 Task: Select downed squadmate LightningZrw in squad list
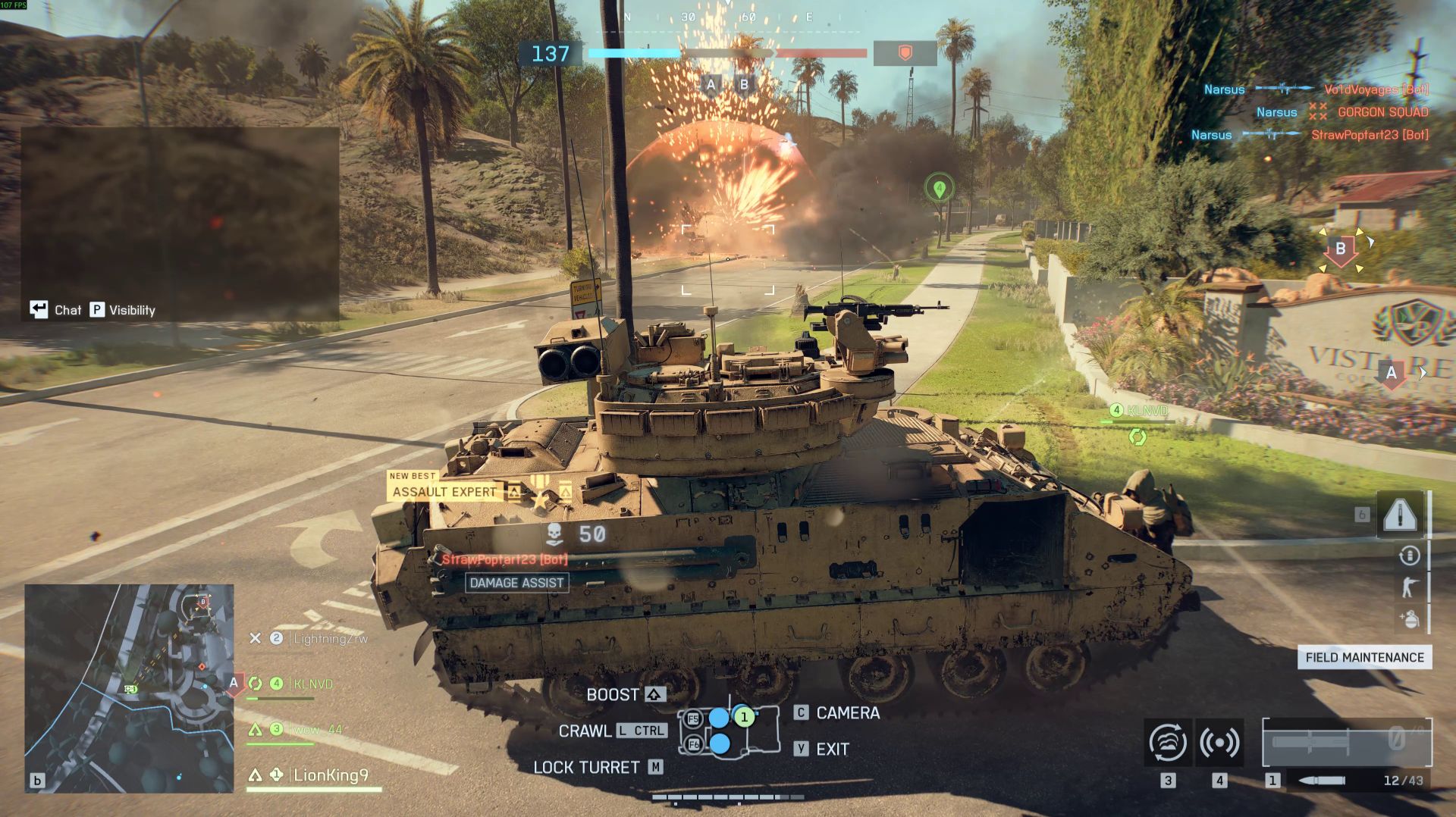[x=330, y=638]
